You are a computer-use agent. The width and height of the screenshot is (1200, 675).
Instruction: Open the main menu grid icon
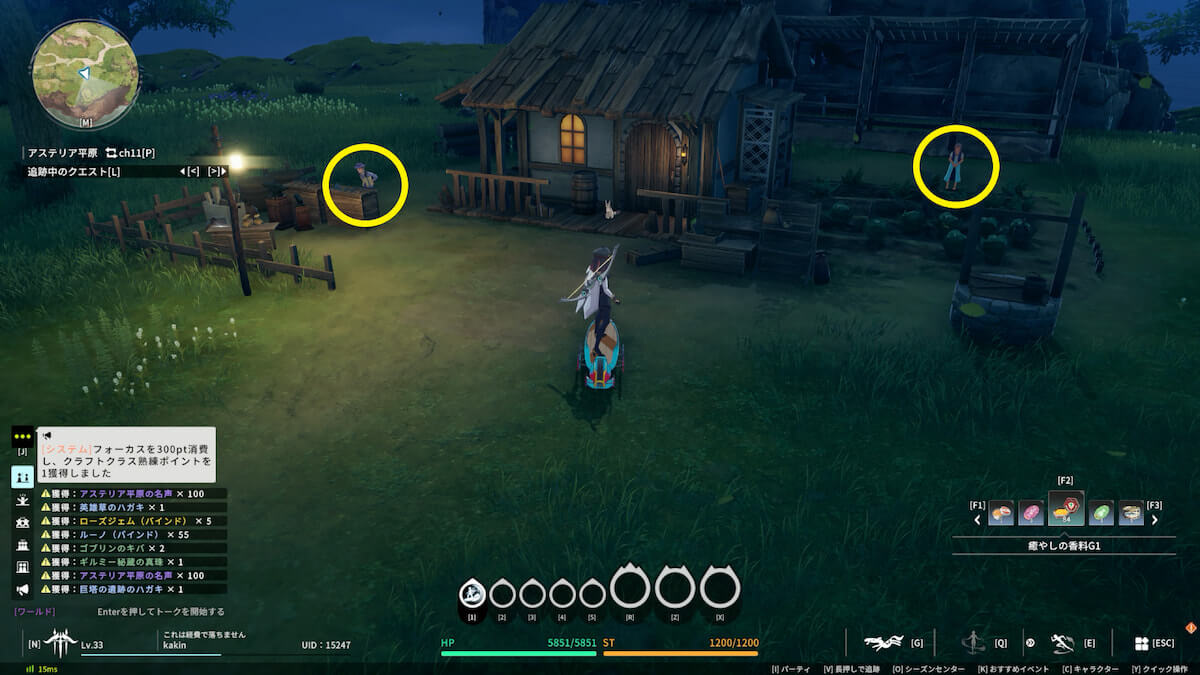click(1141, 643)
